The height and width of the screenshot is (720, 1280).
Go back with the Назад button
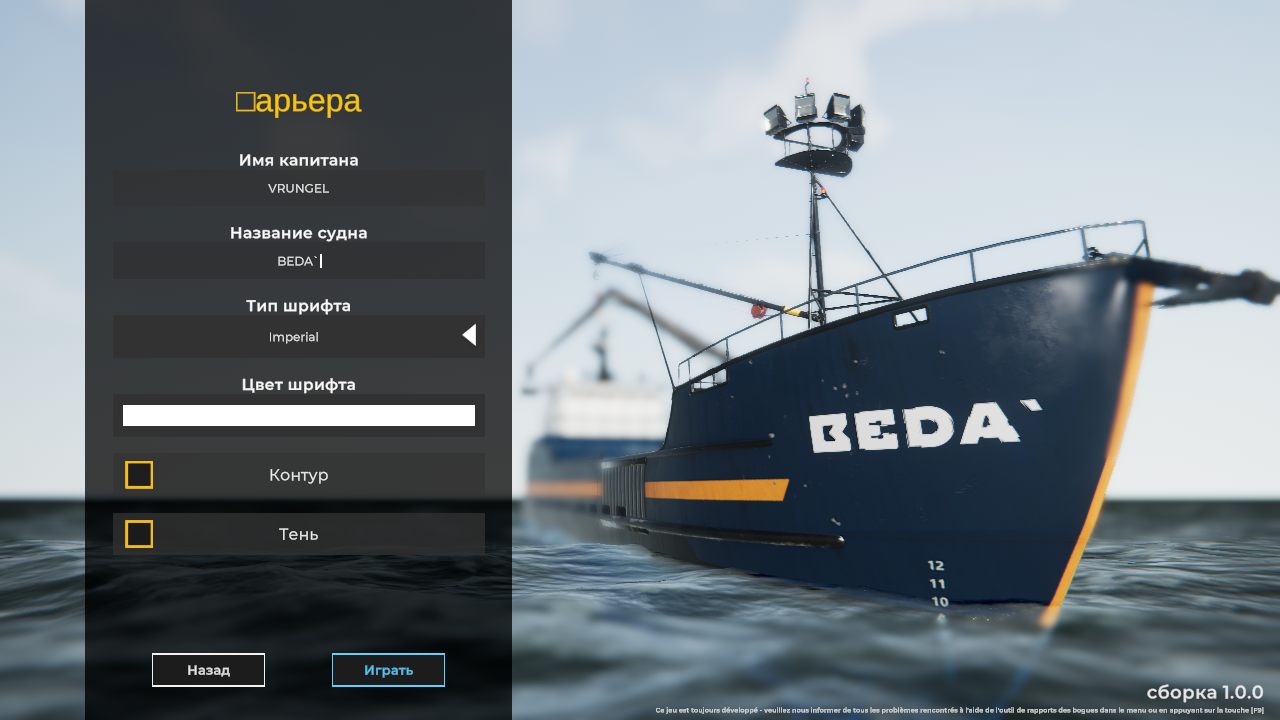coord(208,670)
